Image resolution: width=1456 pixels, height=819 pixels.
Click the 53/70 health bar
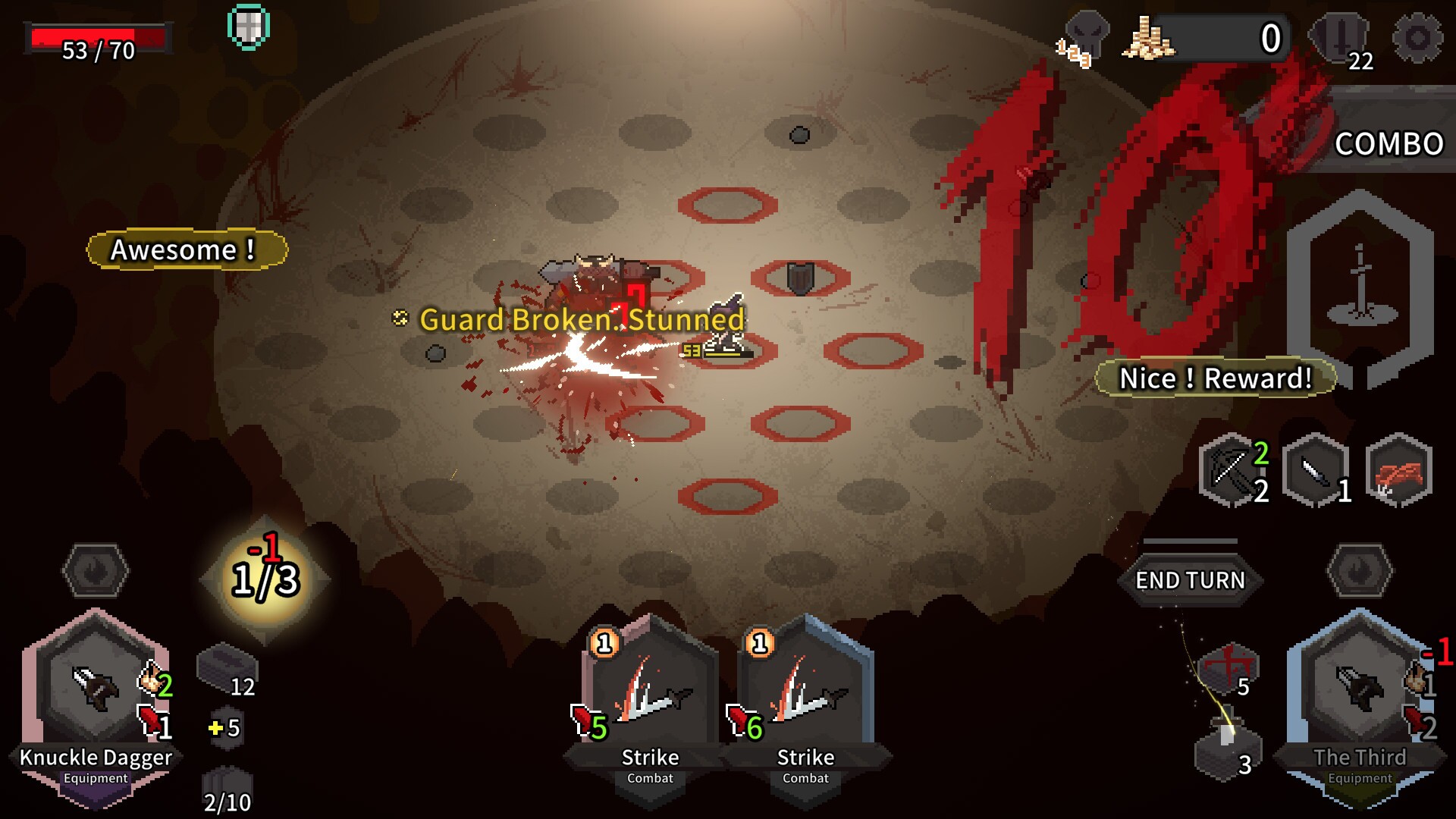(x=96, y=36)
